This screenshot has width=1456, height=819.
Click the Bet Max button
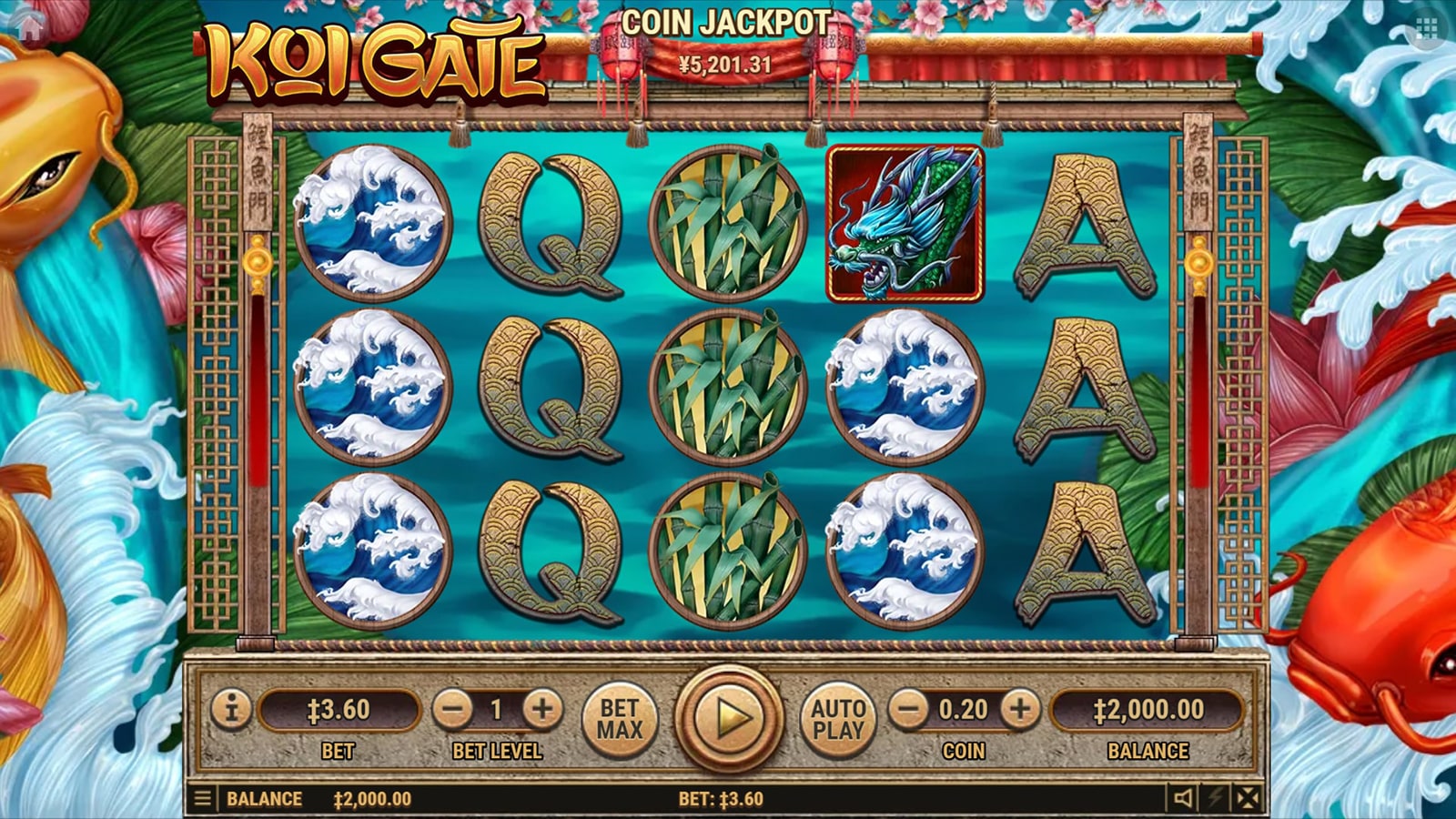pos(620,719)
